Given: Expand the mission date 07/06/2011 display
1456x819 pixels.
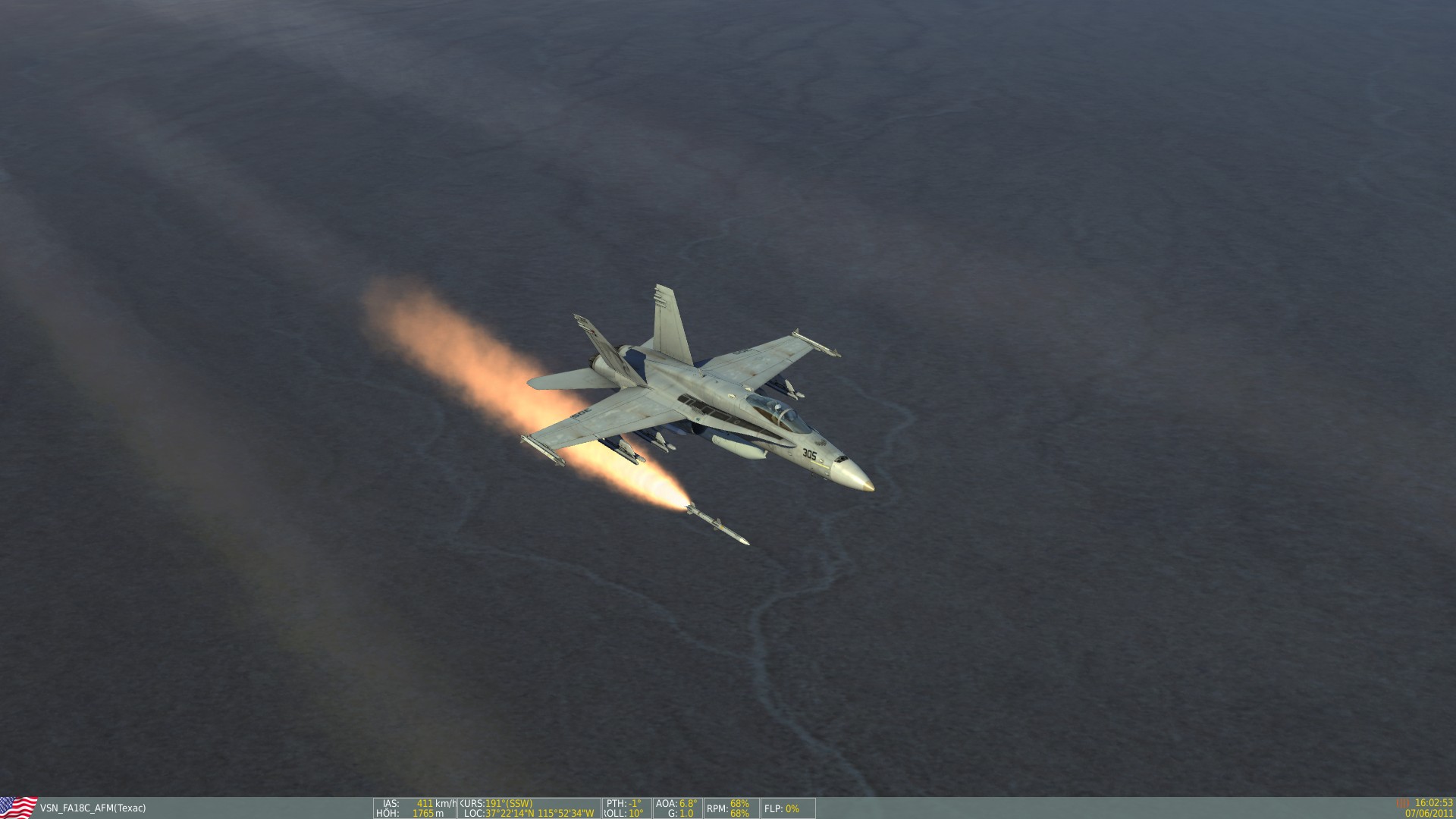Looking at the screenshot, I should click(x=1429, y=813).
